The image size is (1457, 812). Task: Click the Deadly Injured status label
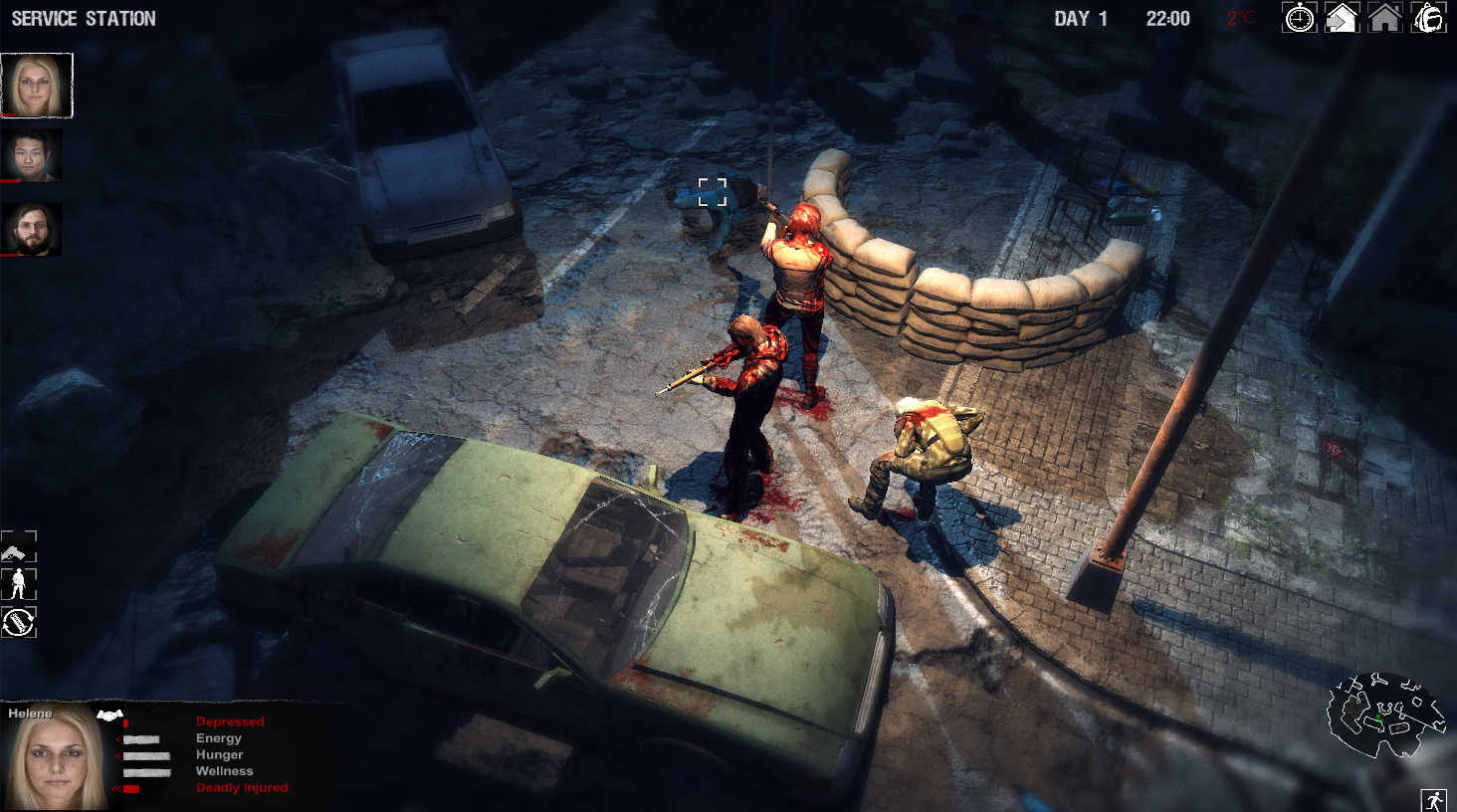point(242,787)
